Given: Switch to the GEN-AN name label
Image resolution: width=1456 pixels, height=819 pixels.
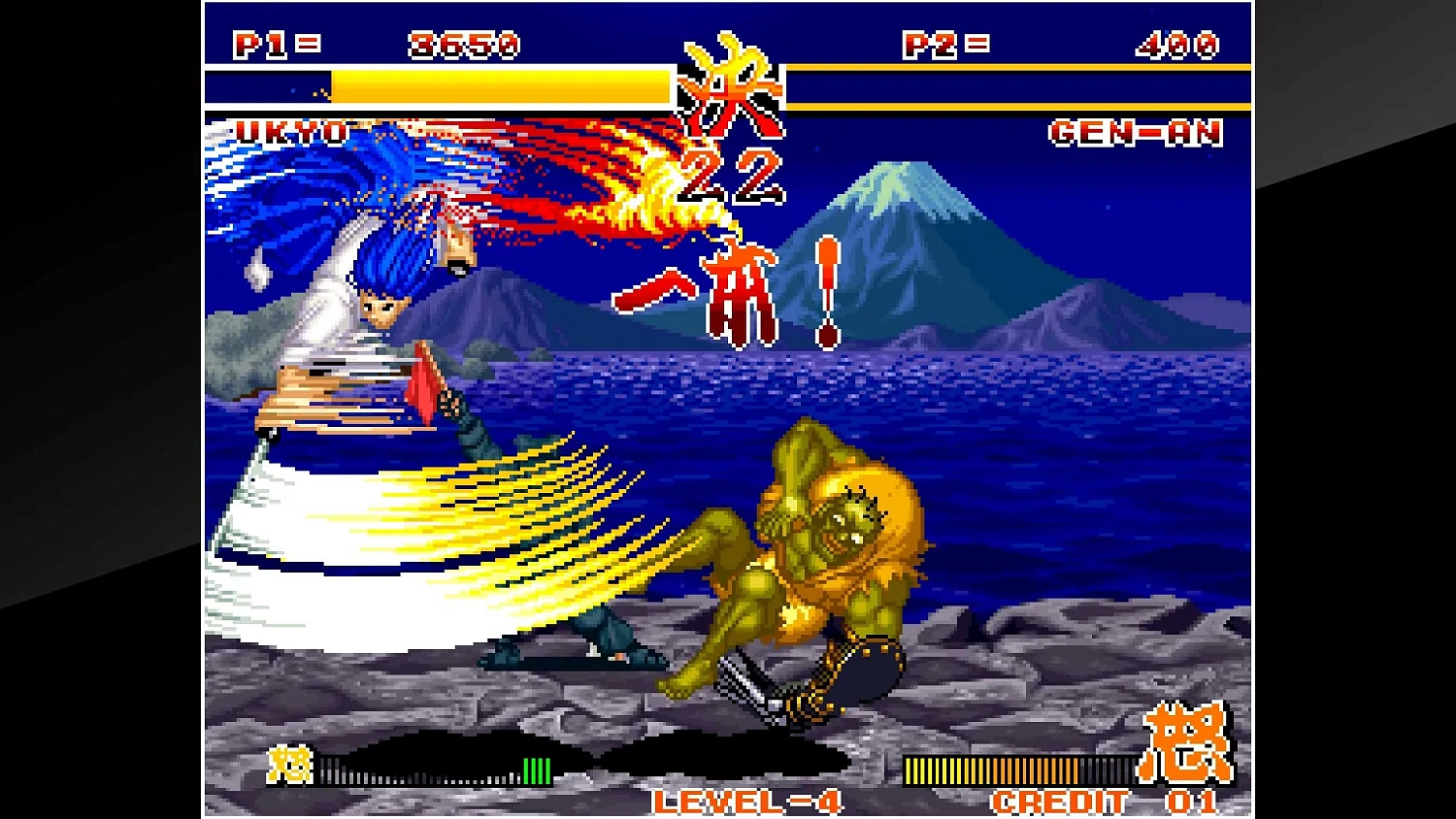Looking at the screenshot, I should click(1136, 131).
